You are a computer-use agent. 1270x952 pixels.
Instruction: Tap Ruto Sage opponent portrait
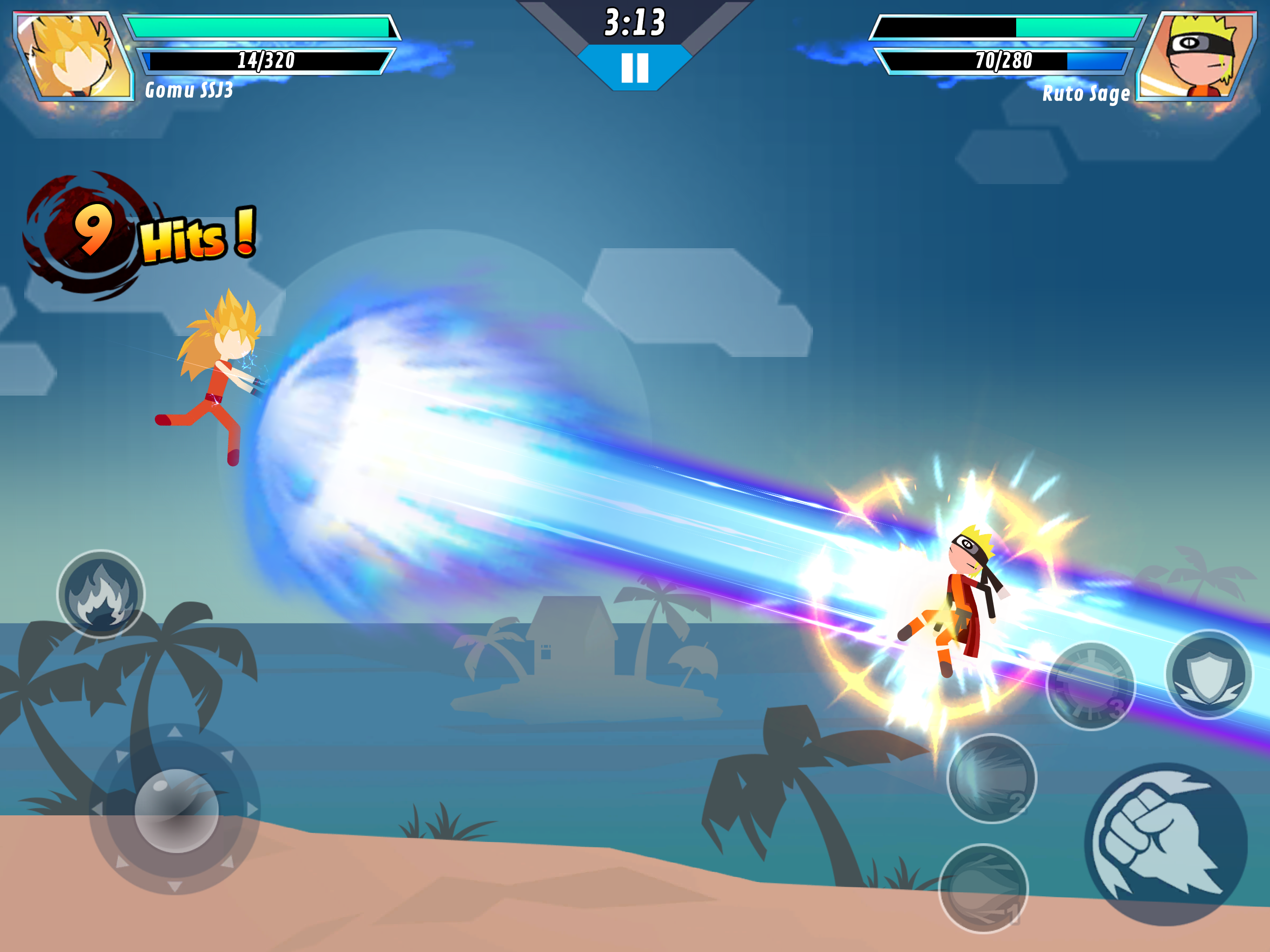(x=1197, y=56)
